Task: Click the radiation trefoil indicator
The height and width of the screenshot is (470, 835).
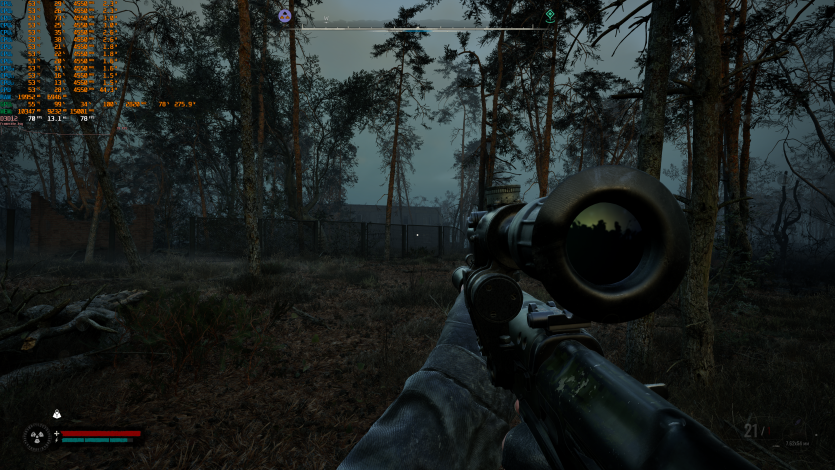Action: click(36, 436)
